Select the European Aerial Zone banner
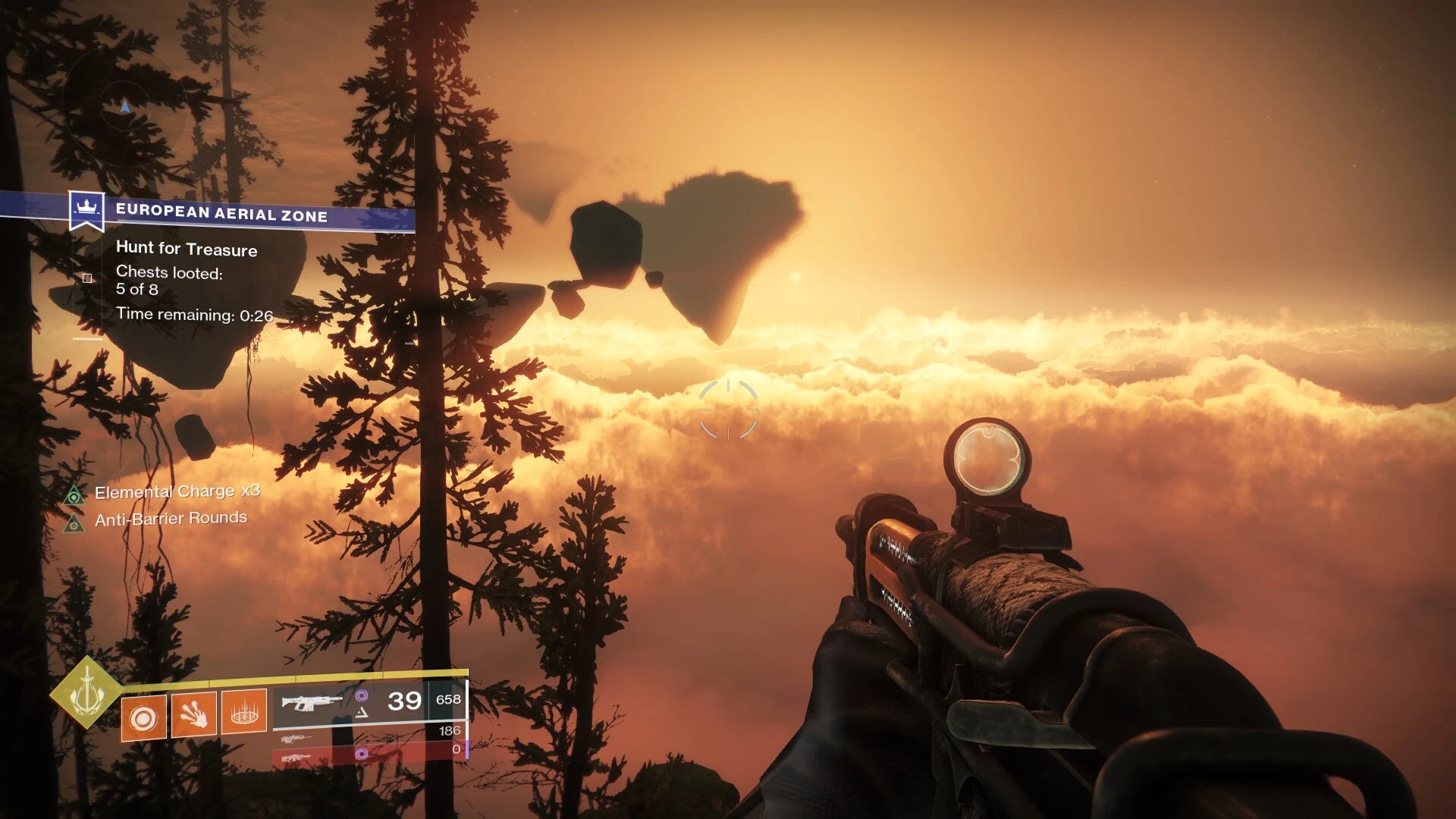Screen dimensions: 1456x819 click(221, 211)
